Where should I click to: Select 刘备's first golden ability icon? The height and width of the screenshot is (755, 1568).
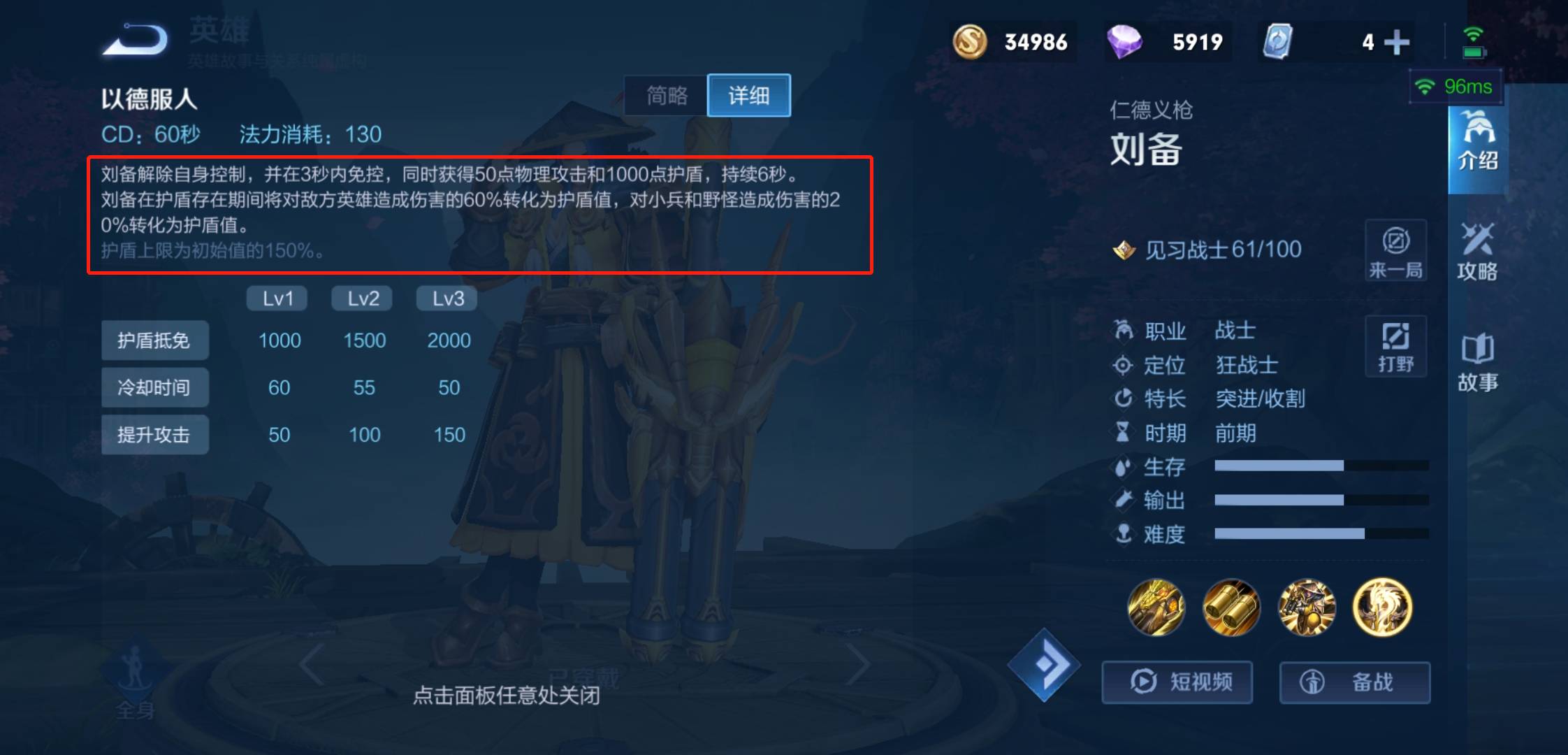[1157, 608]
